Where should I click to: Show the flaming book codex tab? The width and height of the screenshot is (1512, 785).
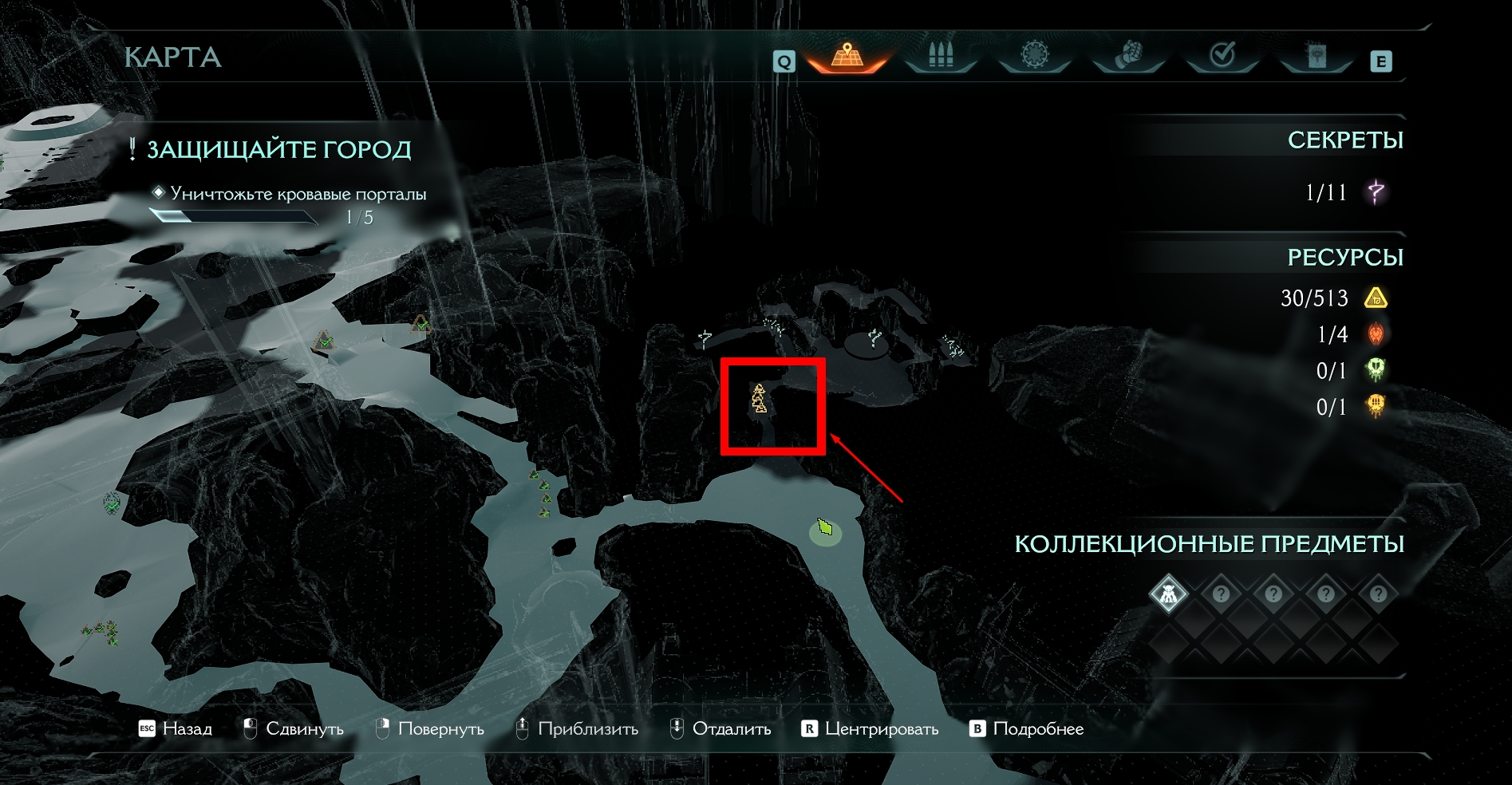pos(1316,56)
